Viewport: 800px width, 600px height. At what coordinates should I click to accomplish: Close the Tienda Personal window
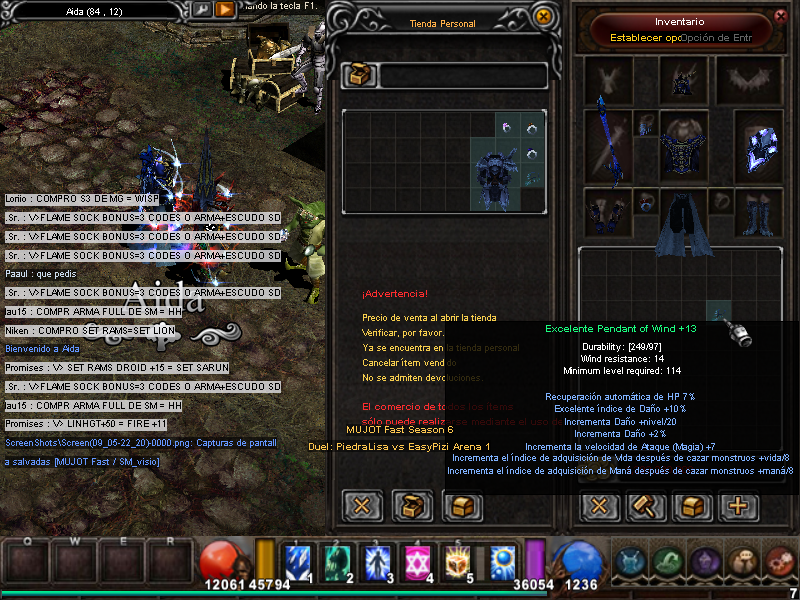tap(544, 17)
